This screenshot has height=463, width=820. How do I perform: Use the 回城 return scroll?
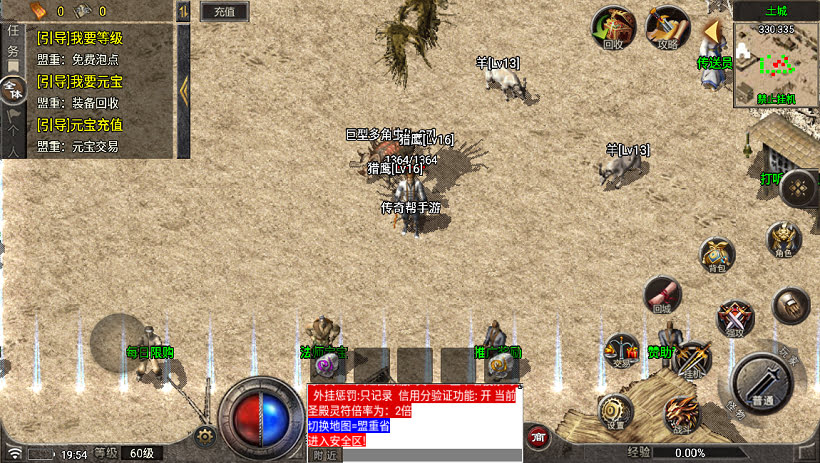[662, 296]
